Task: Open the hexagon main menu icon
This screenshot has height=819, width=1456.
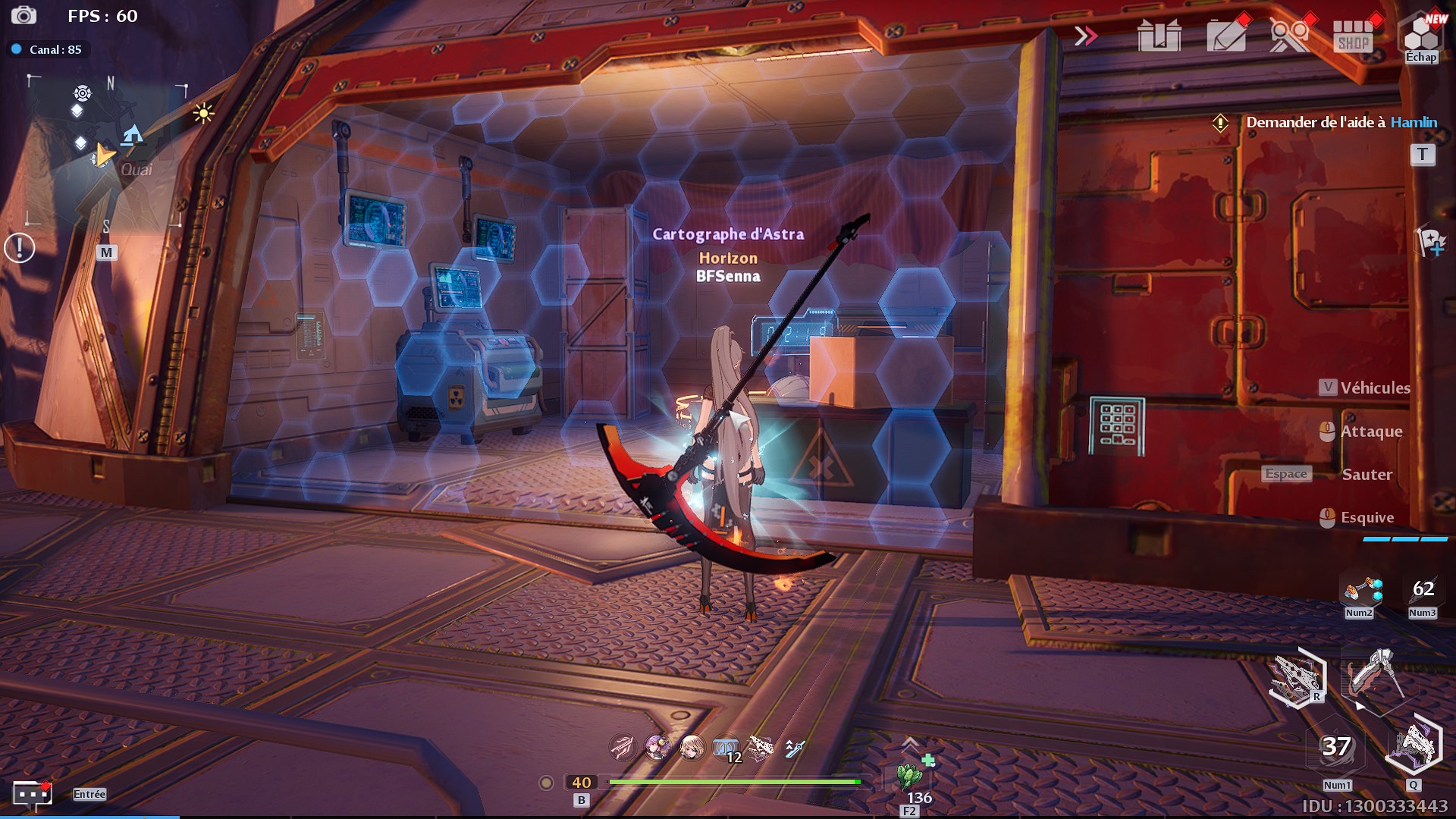Action: pyautogui.click(x=1420, y=35)
